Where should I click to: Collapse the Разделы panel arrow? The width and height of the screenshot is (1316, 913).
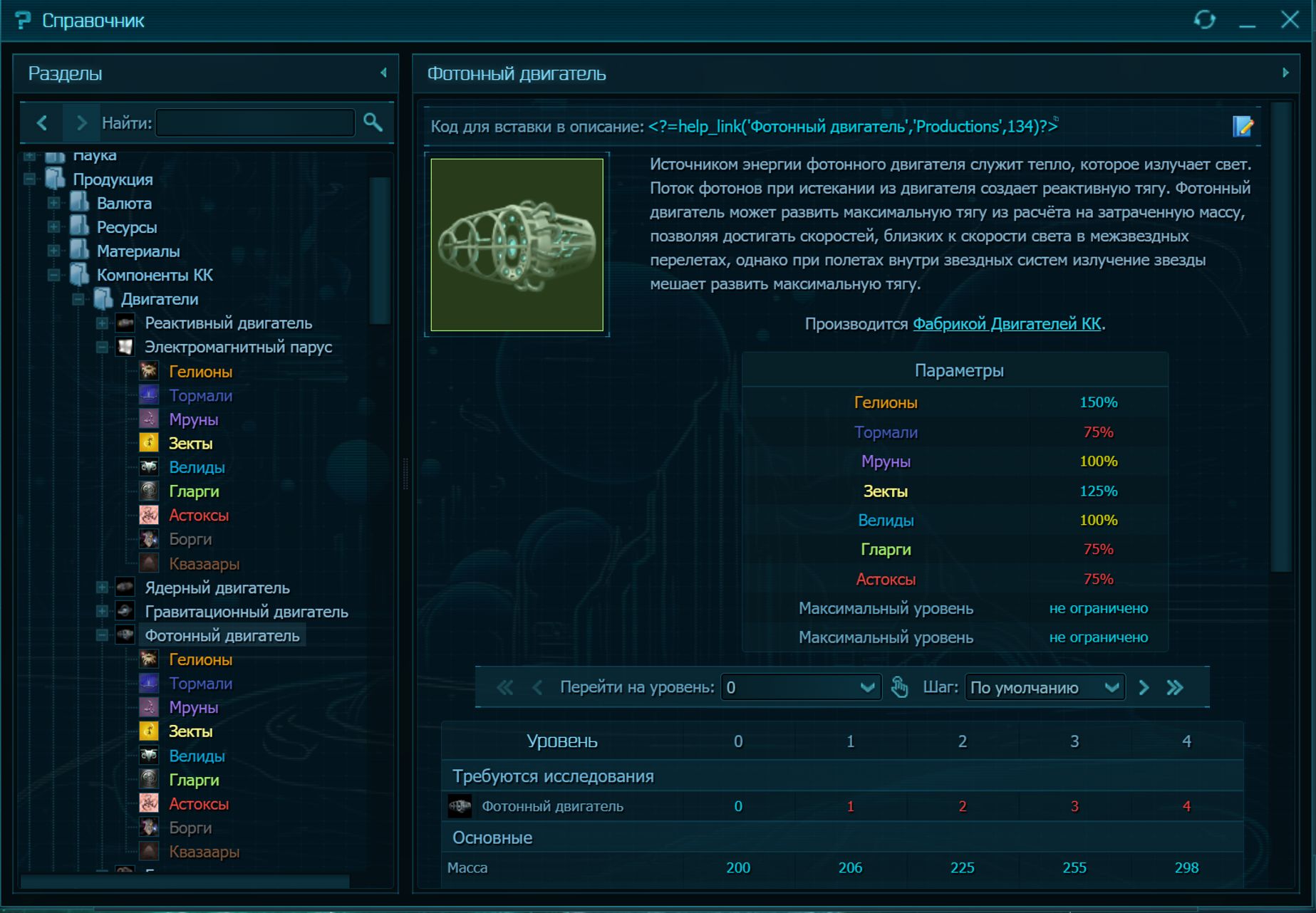coord(383,73)
